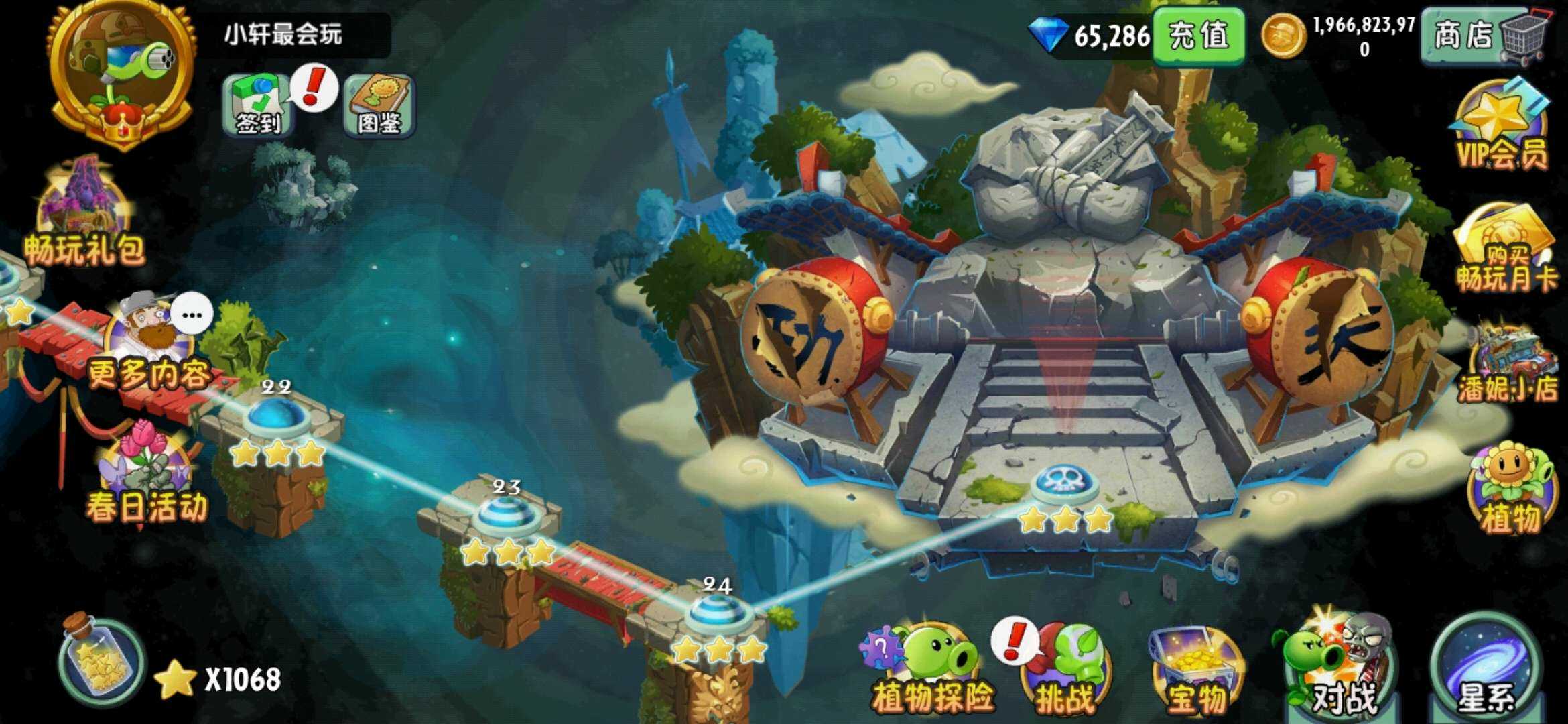Open the 植物 plants menu
Screen dimensions: 1568x724
[x=1510, y=488]
